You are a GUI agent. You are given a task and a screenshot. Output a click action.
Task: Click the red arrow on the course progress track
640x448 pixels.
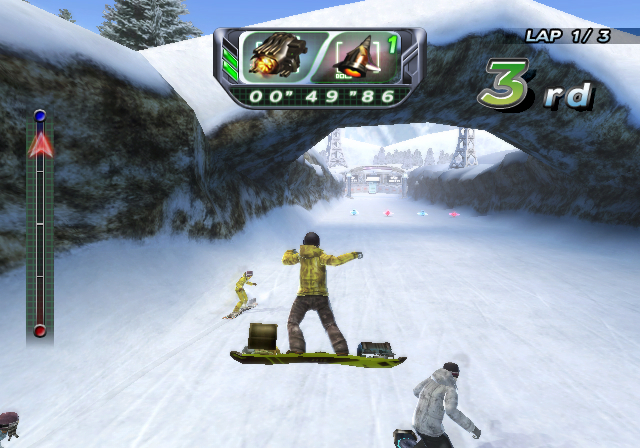40,146
